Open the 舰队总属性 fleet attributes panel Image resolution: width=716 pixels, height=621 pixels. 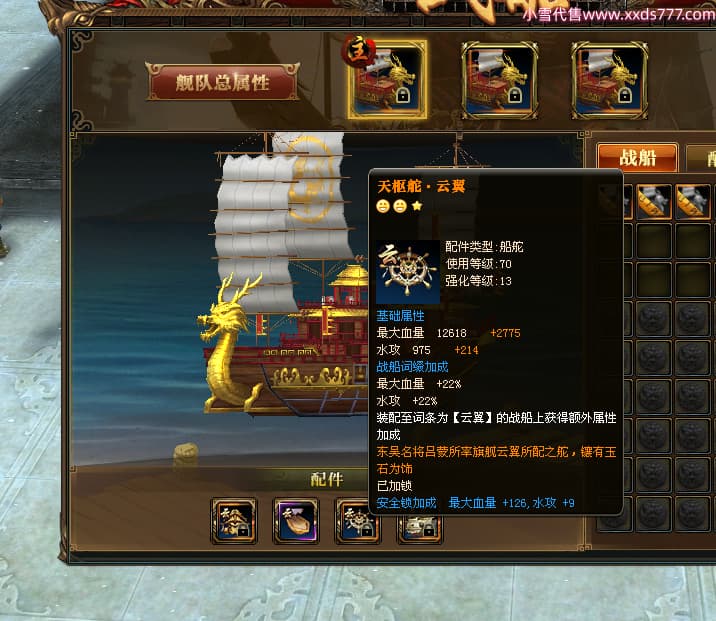click(x=223, y=83)
